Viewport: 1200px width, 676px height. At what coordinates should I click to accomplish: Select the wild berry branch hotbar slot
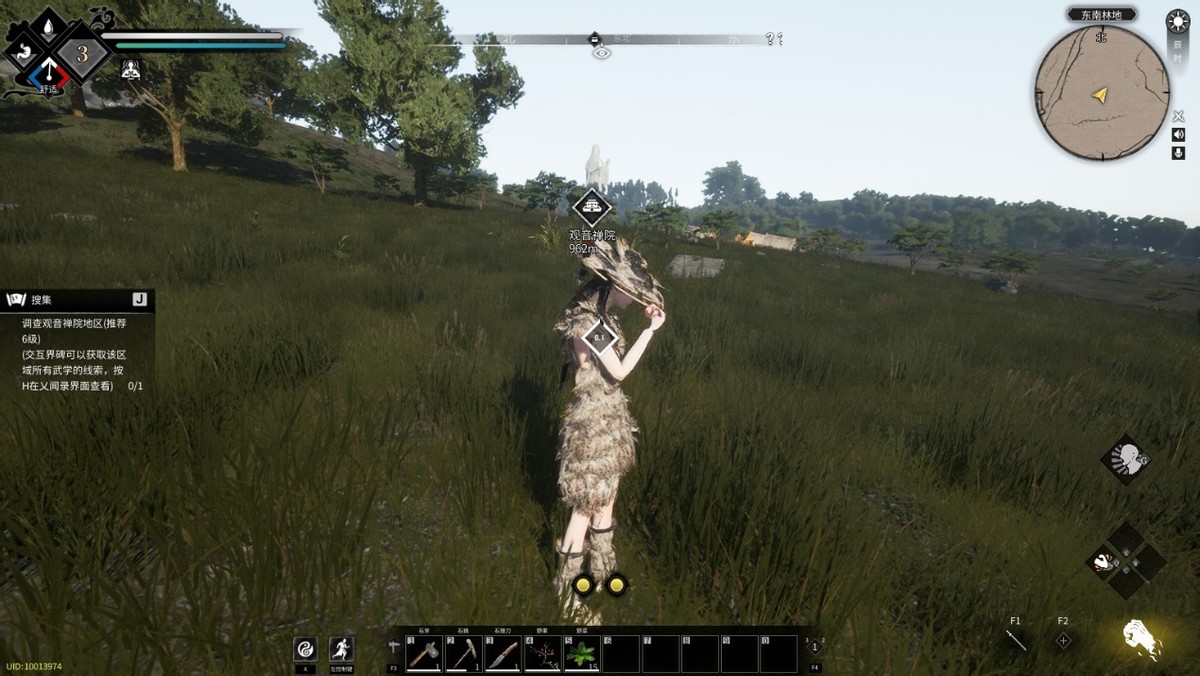(x=542, y=654)
